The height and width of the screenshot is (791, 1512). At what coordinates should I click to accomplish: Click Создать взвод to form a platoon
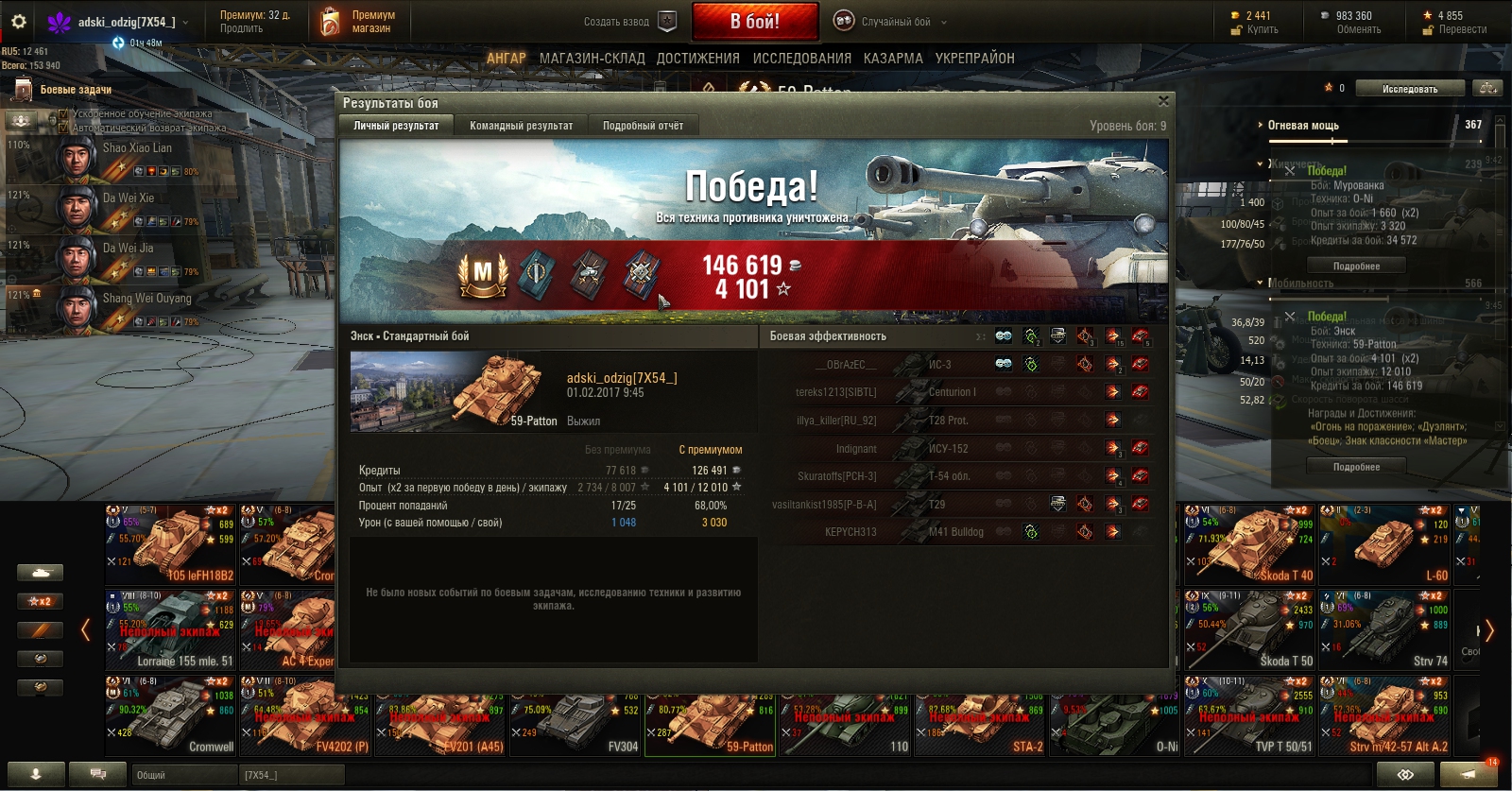628,22
